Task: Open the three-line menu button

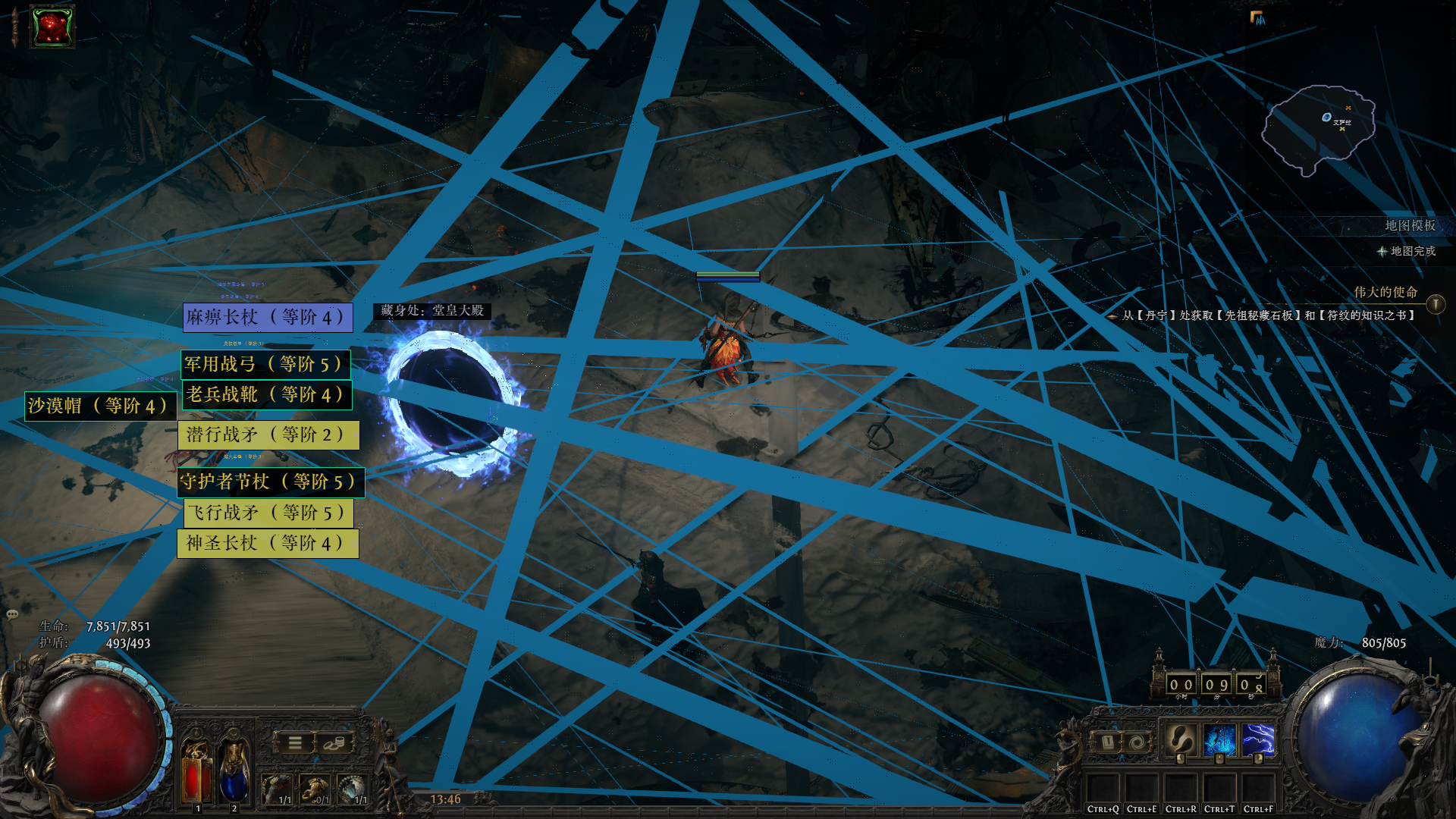Action: point(295,743)
